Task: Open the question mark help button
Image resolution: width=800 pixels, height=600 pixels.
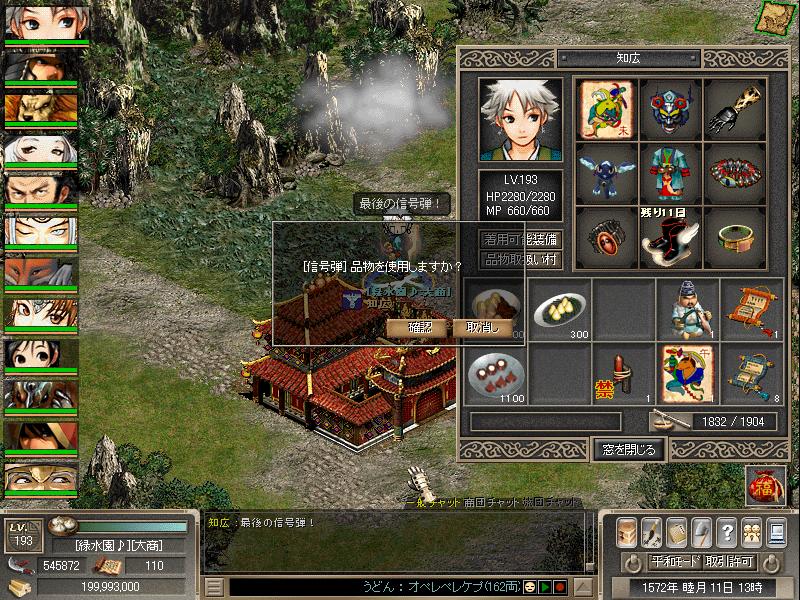Action: pos(727,532)
